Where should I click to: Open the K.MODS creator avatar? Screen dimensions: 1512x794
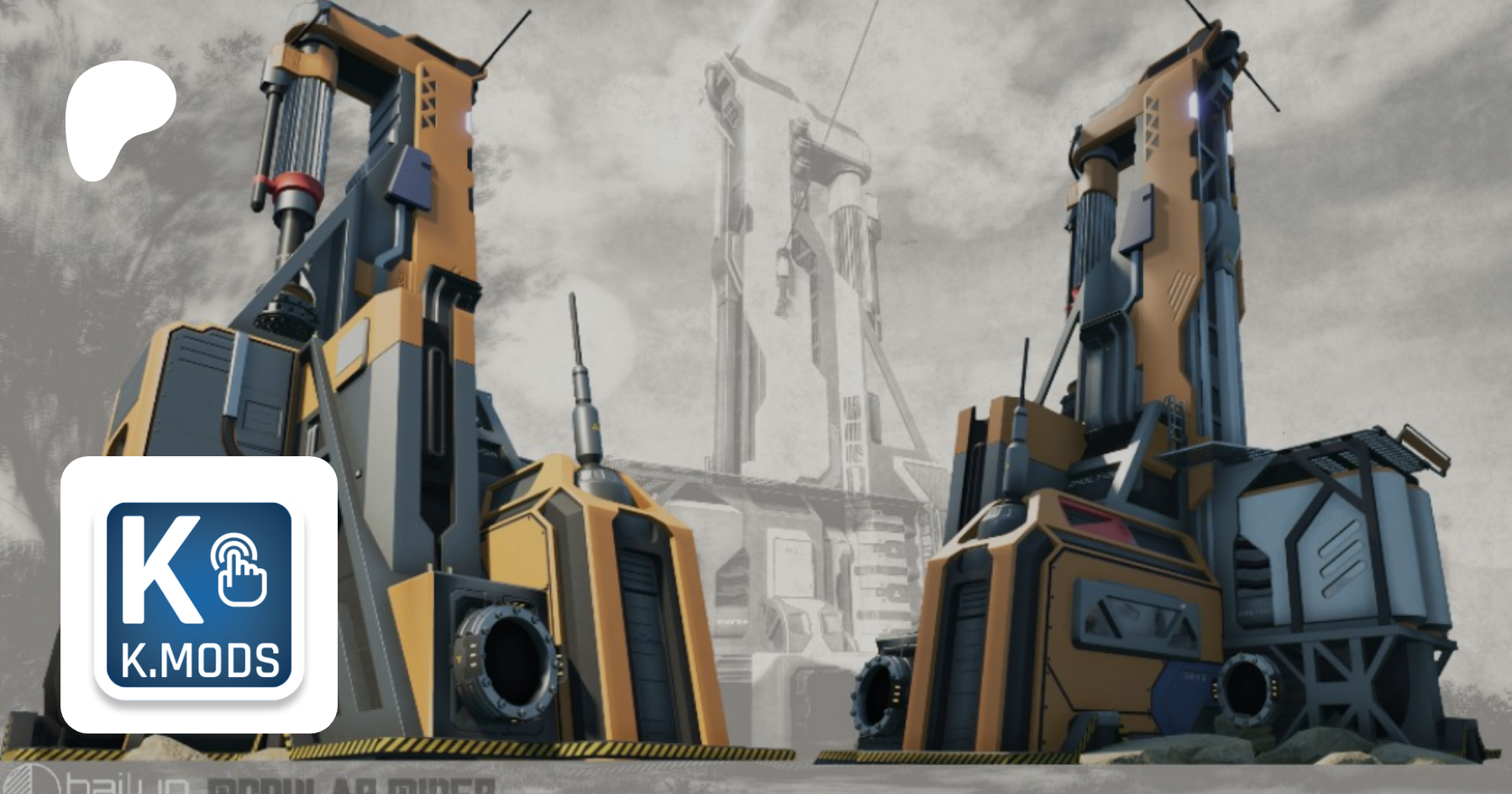(199, 595)
